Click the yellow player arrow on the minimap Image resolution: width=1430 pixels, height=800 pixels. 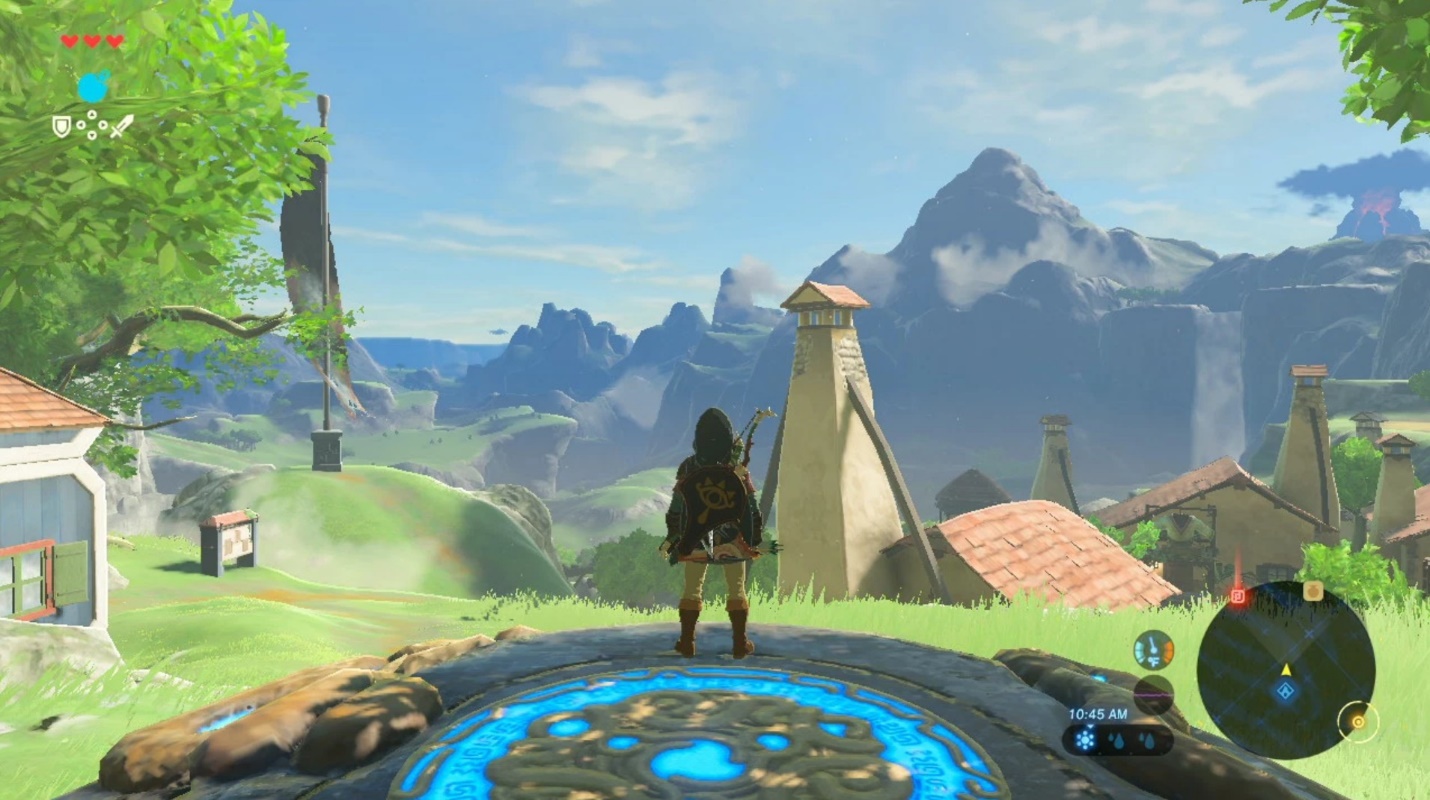click(1286, 671)
